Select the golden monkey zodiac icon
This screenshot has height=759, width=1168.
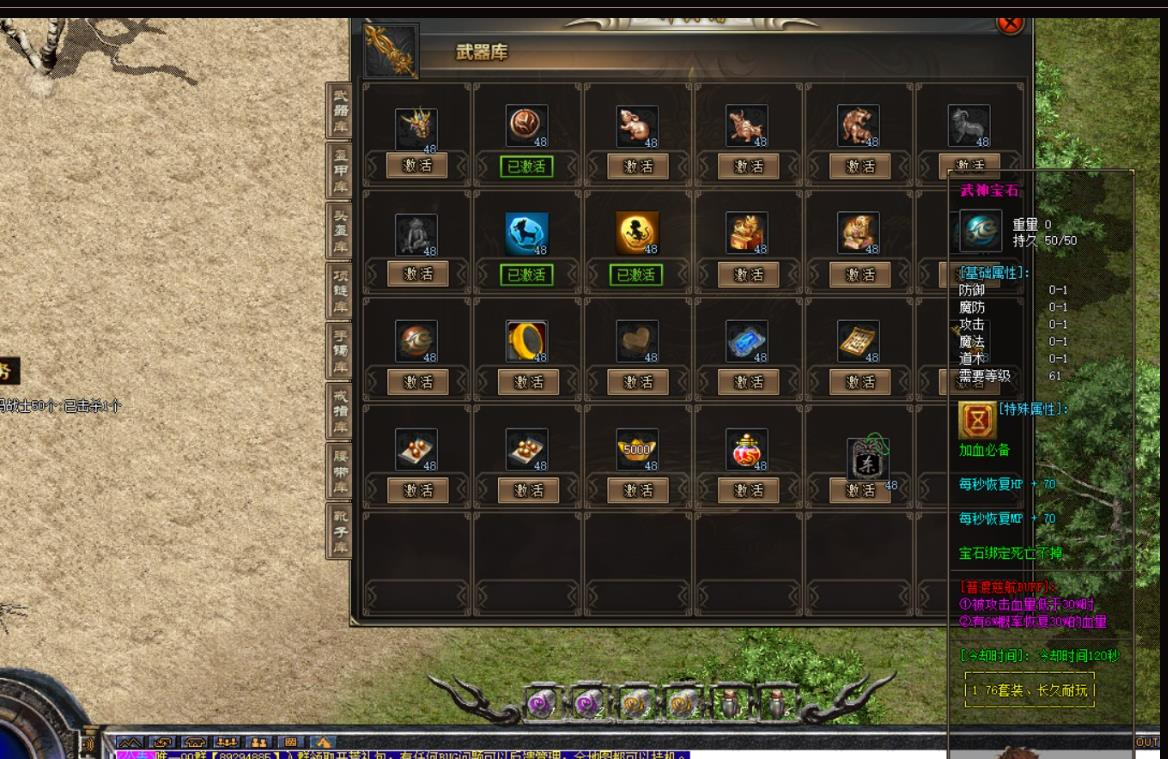[637, 234]
